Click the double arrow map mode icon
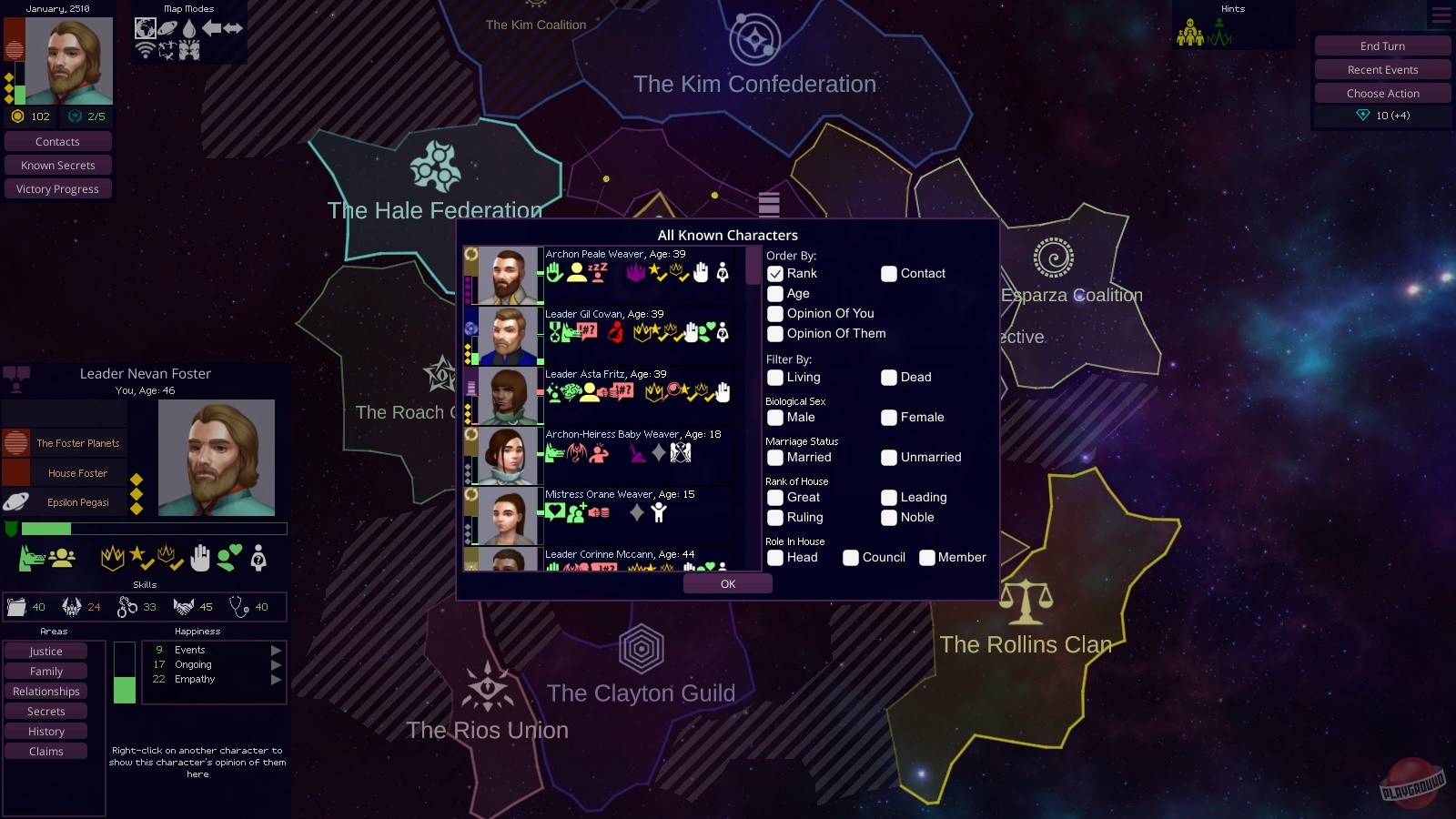The height and width of the screenshot is (819, 1456). coord(234,29)
